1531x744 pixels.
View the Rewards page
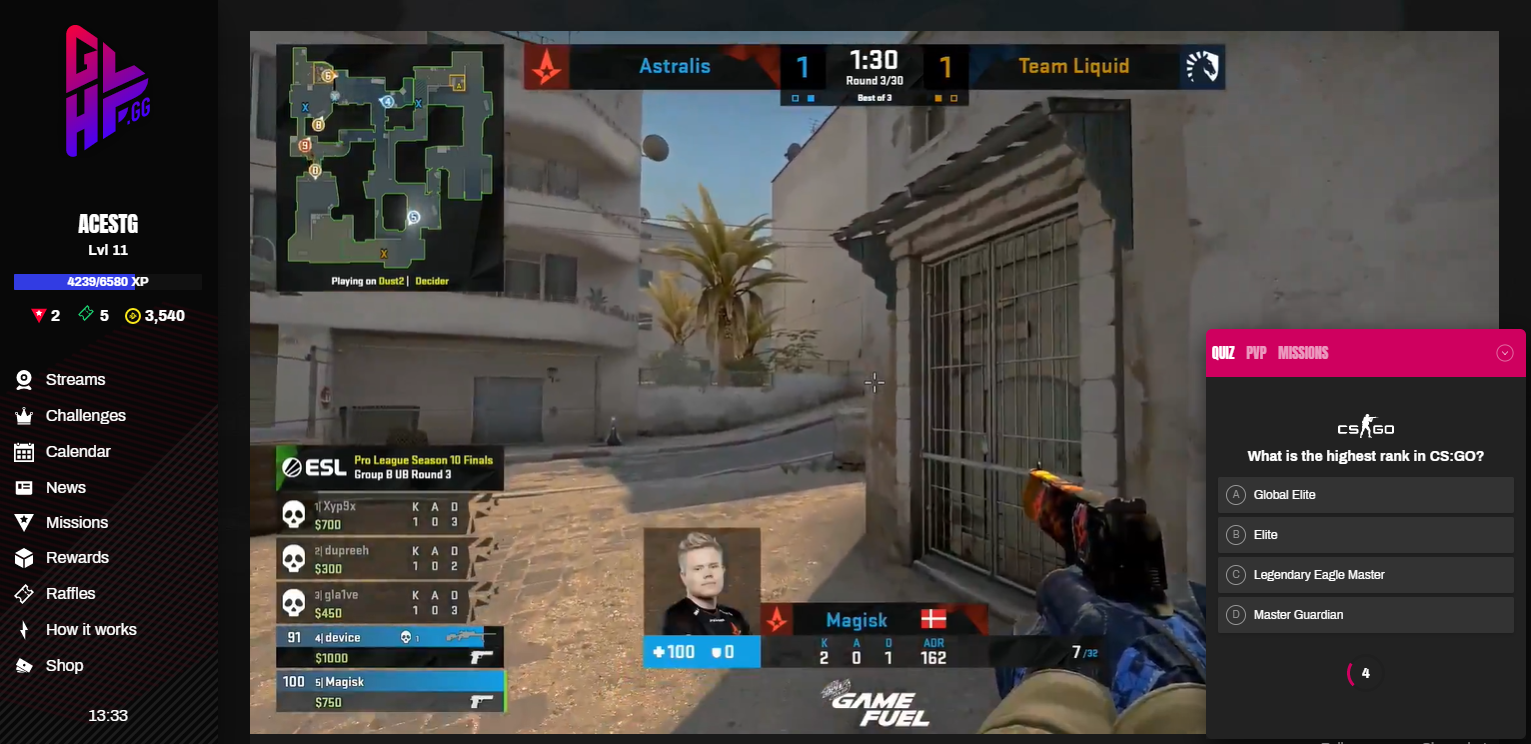[x=77, y=558]
